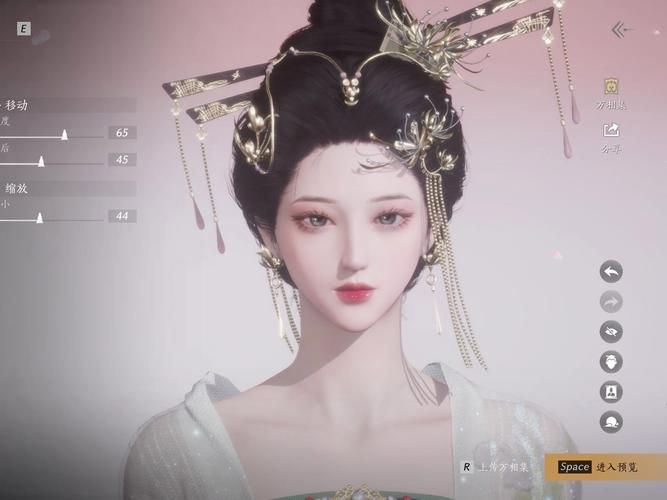Image resolution: width=667 pixels, height=500 pixels.
Task: Click the portrait-frame icon button
Action: point(611,391)
